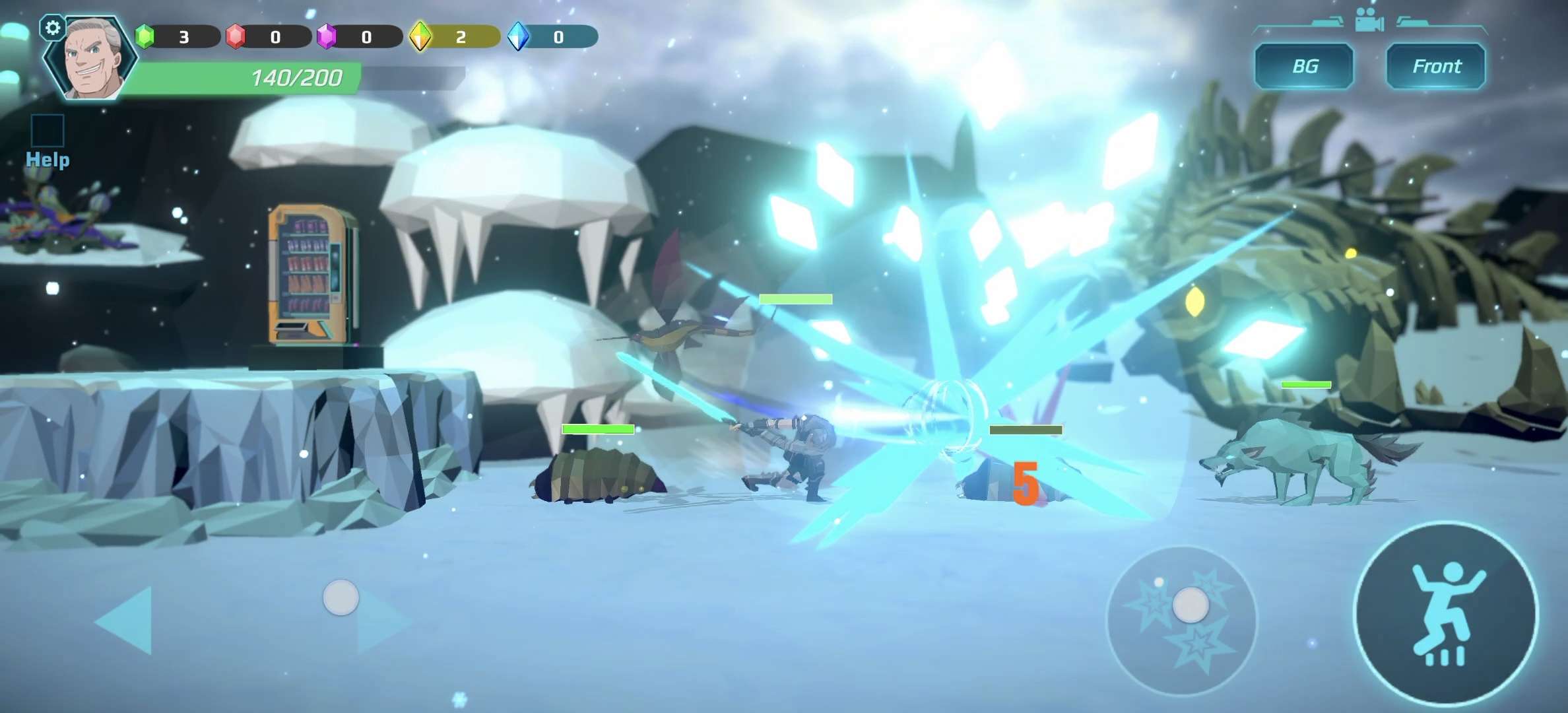Tap the jump action button
The image size is (1568, 713).
(x=1445, y=614)
